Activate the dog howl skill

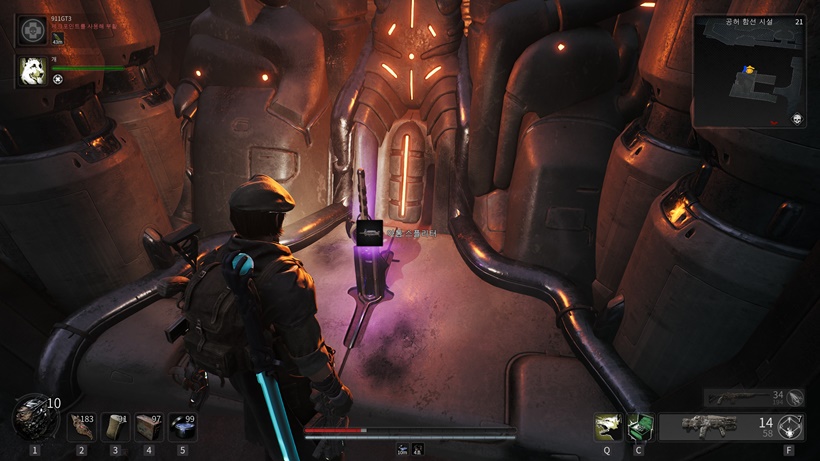pyautogui.click(x=607, y=426)
